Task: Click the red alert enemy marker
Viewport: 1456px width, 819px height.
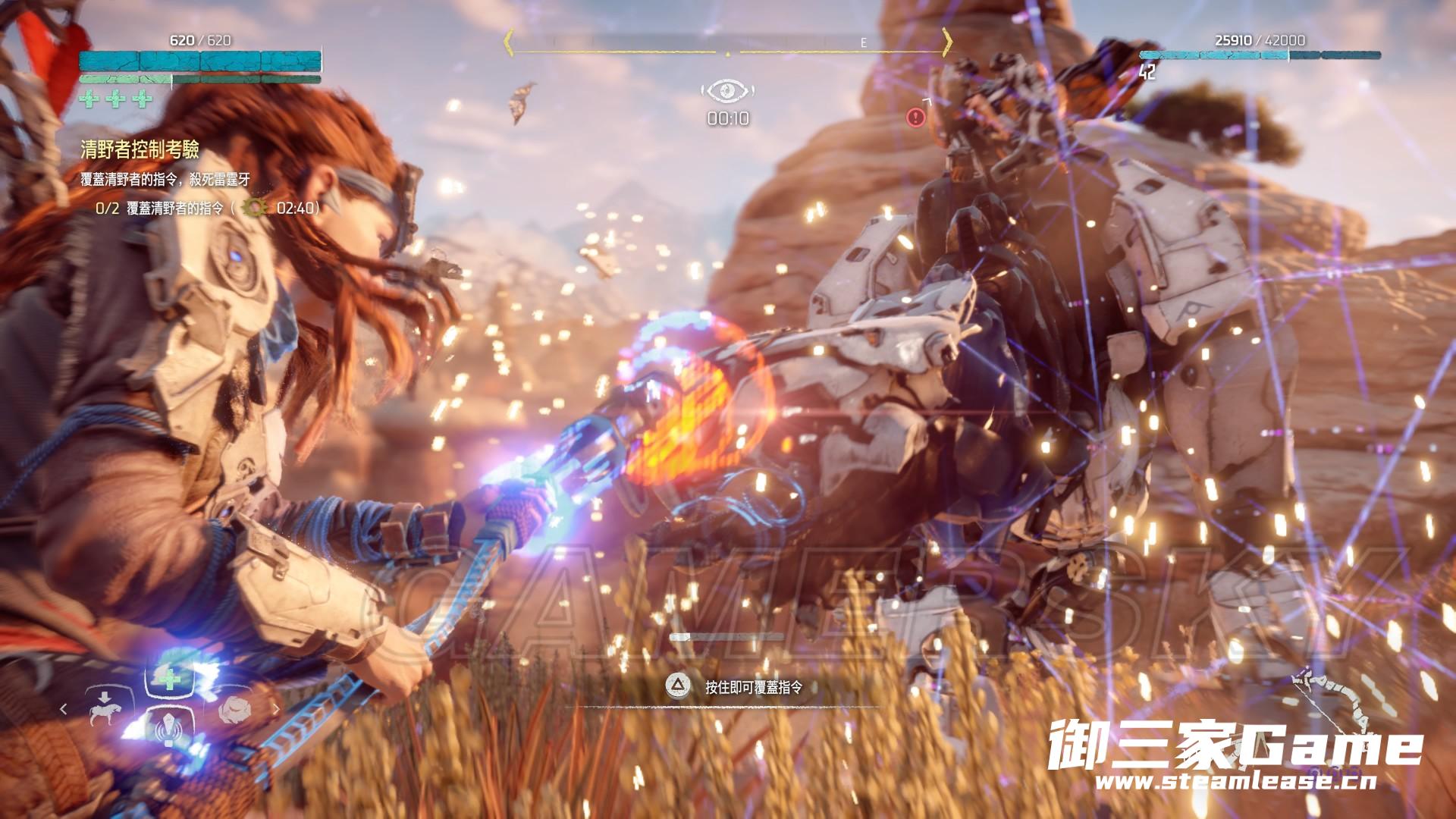Action: tap(916, 118)
